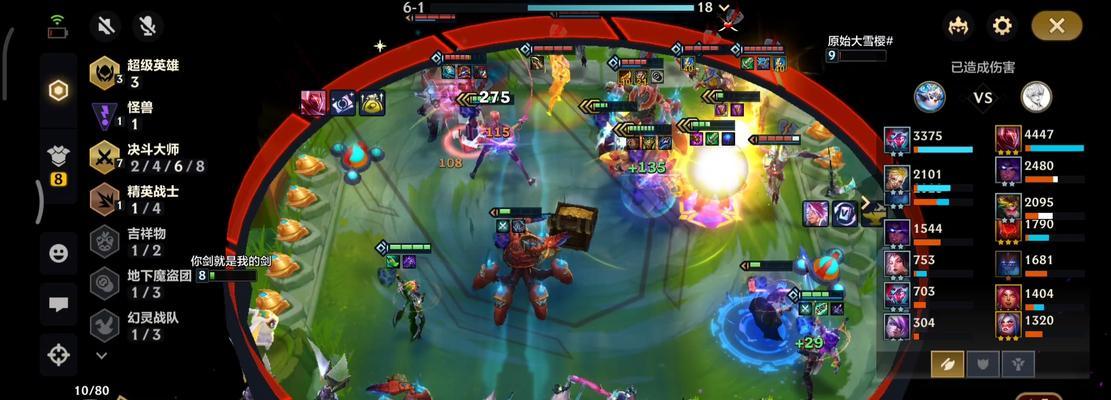Screen dimensions: 1111x400
Task: Select the champion row with 3375 damage
Action: tap(930, 142)
